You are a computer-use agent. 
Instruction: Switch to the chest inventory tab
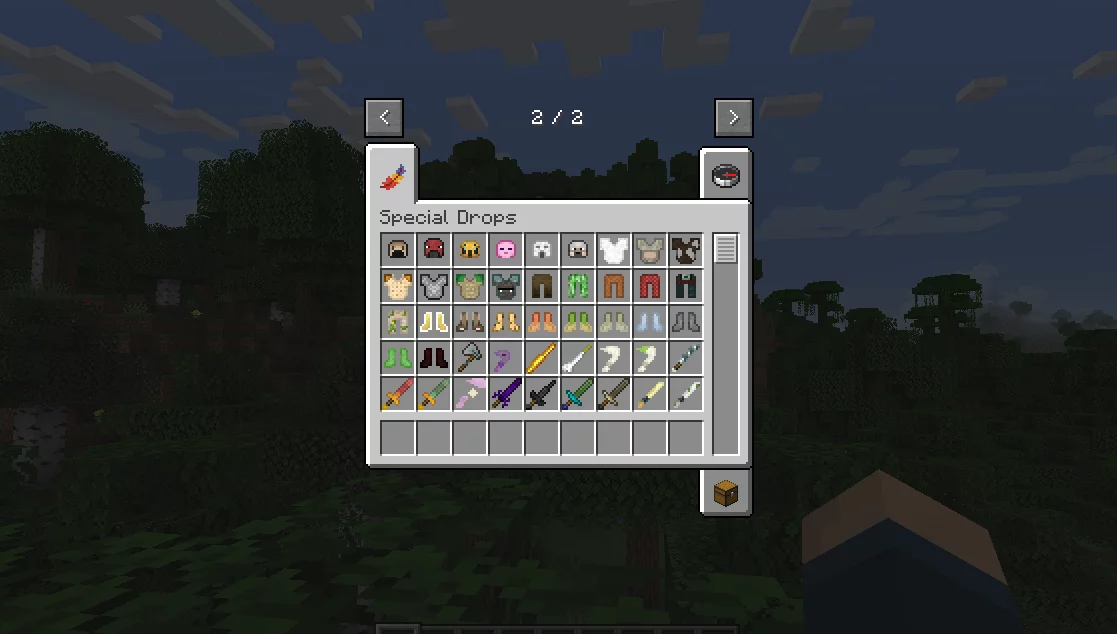point(724,492)
